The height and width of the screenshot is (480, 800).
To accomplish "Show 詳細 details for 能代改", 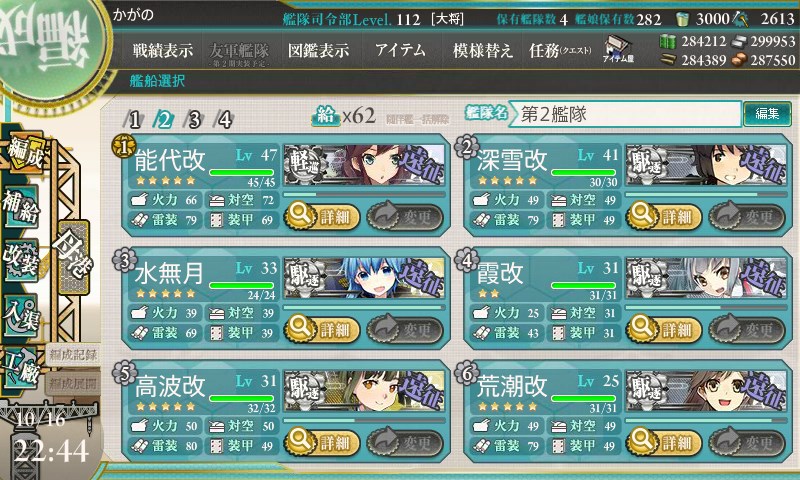I will [x=321, y=214].
